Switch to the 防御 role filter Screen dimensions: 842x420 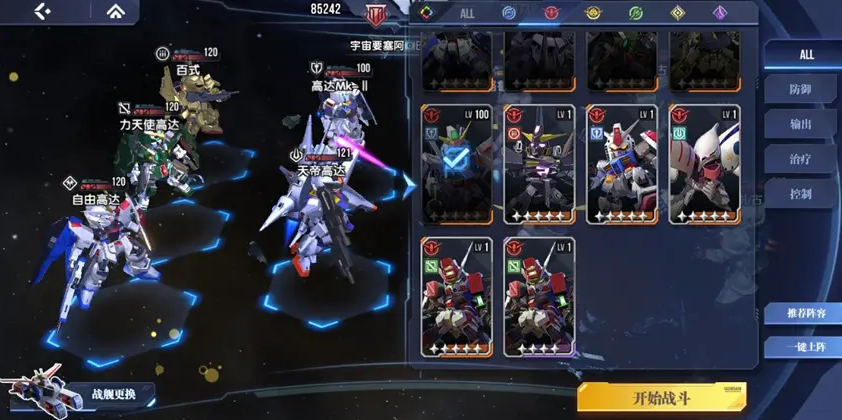click(801, 89)
